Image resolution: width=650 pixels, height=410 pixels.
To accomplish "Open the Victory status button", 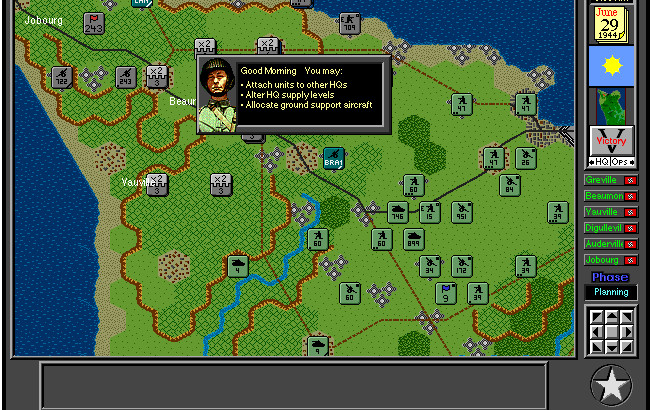I will (x=610, y=141).
